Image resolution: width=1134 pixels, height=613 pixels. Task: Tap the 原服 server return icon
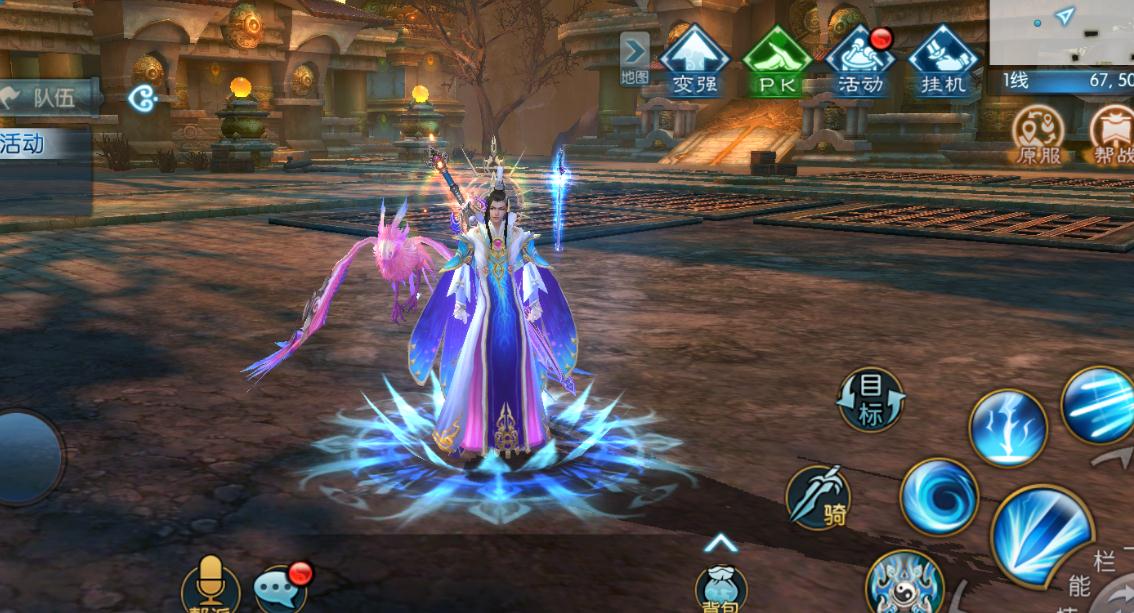click(x=1038, y=134)
